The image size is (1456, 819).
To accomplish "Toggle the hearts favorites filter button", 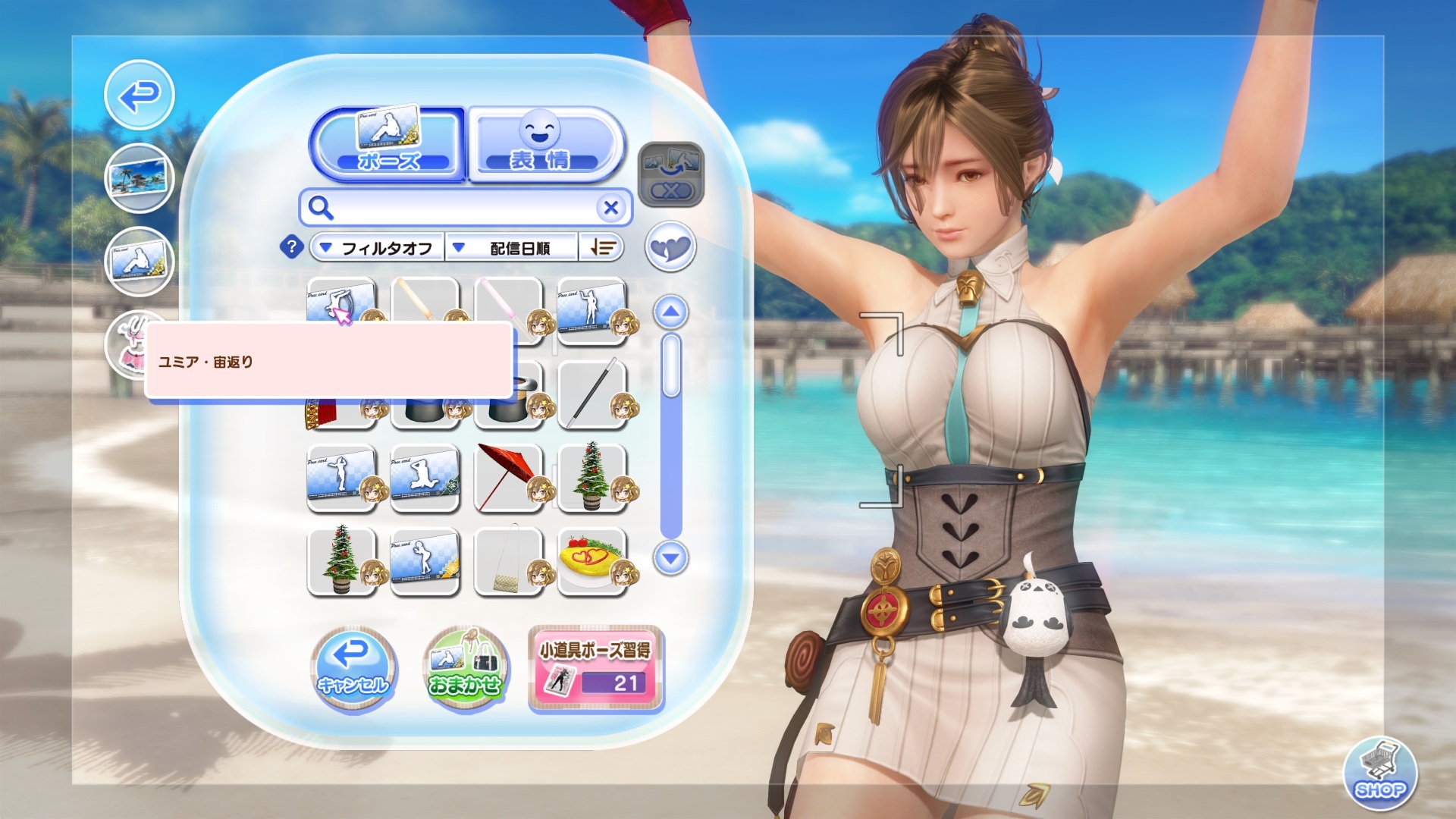I will 670,247.
